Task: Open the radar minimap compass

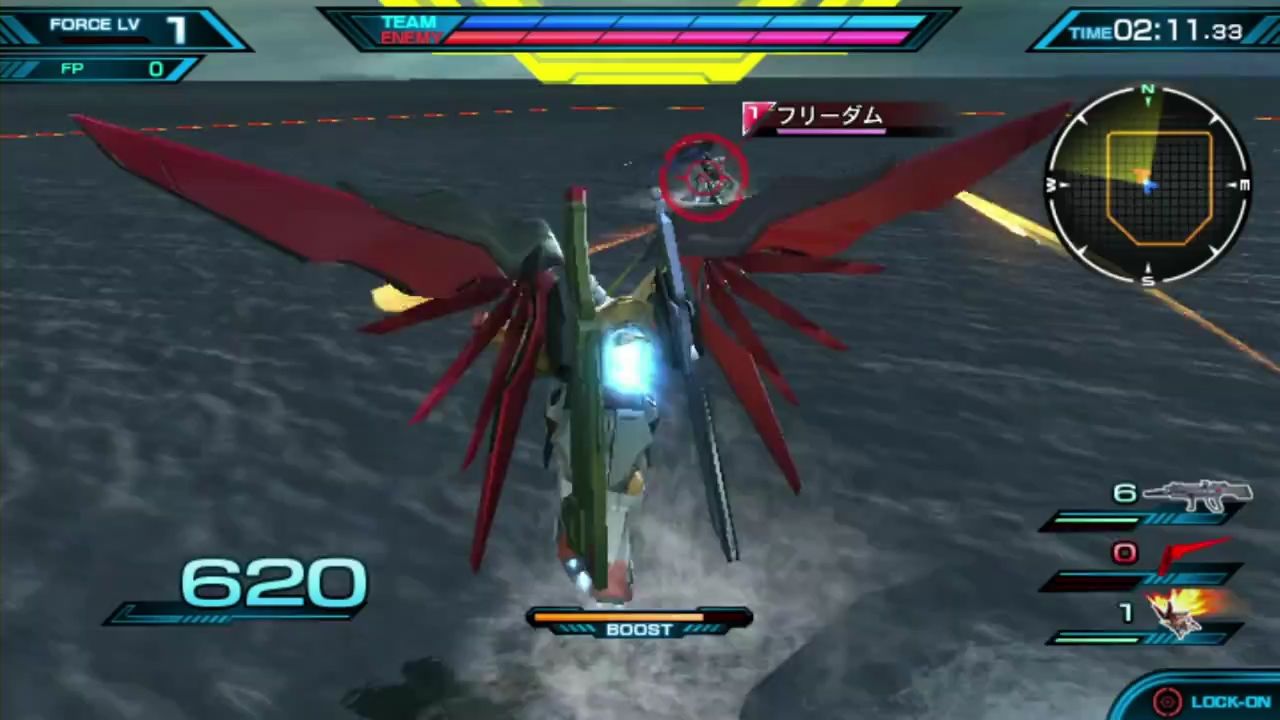Action: click(1148, 187)
